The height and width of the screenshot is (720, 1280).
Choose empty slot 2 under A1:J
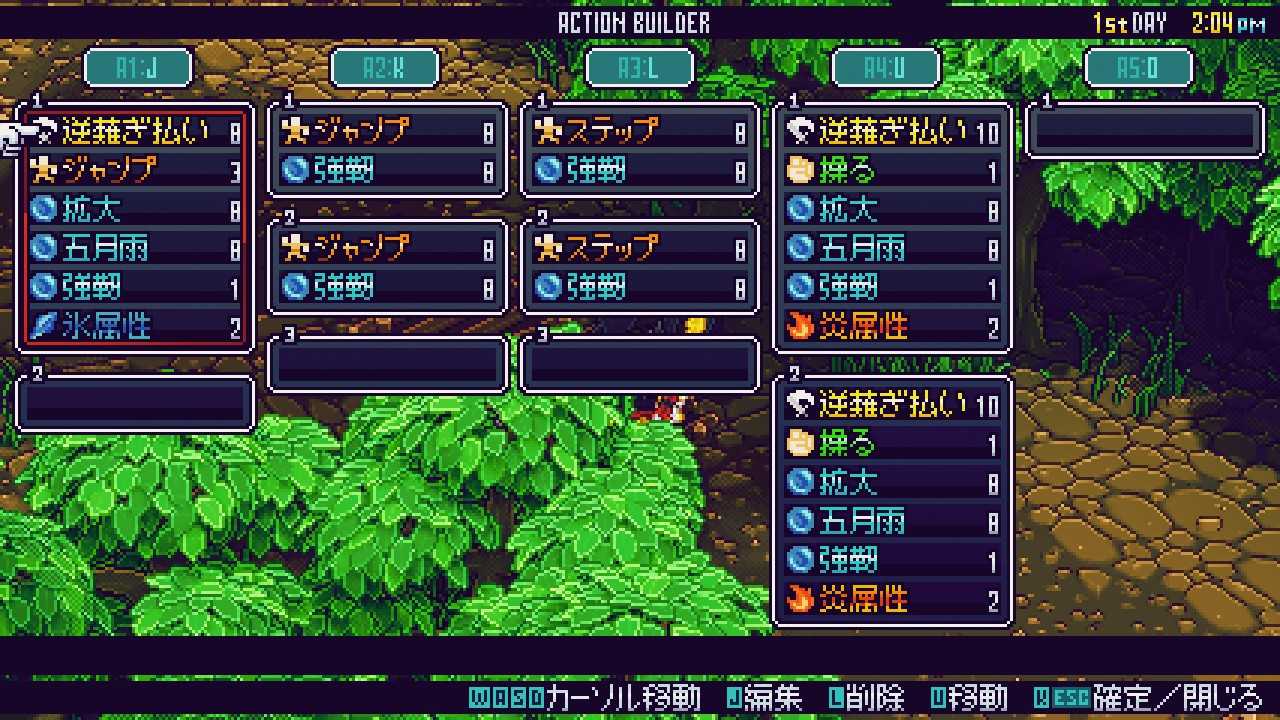[x=136, y=403]
